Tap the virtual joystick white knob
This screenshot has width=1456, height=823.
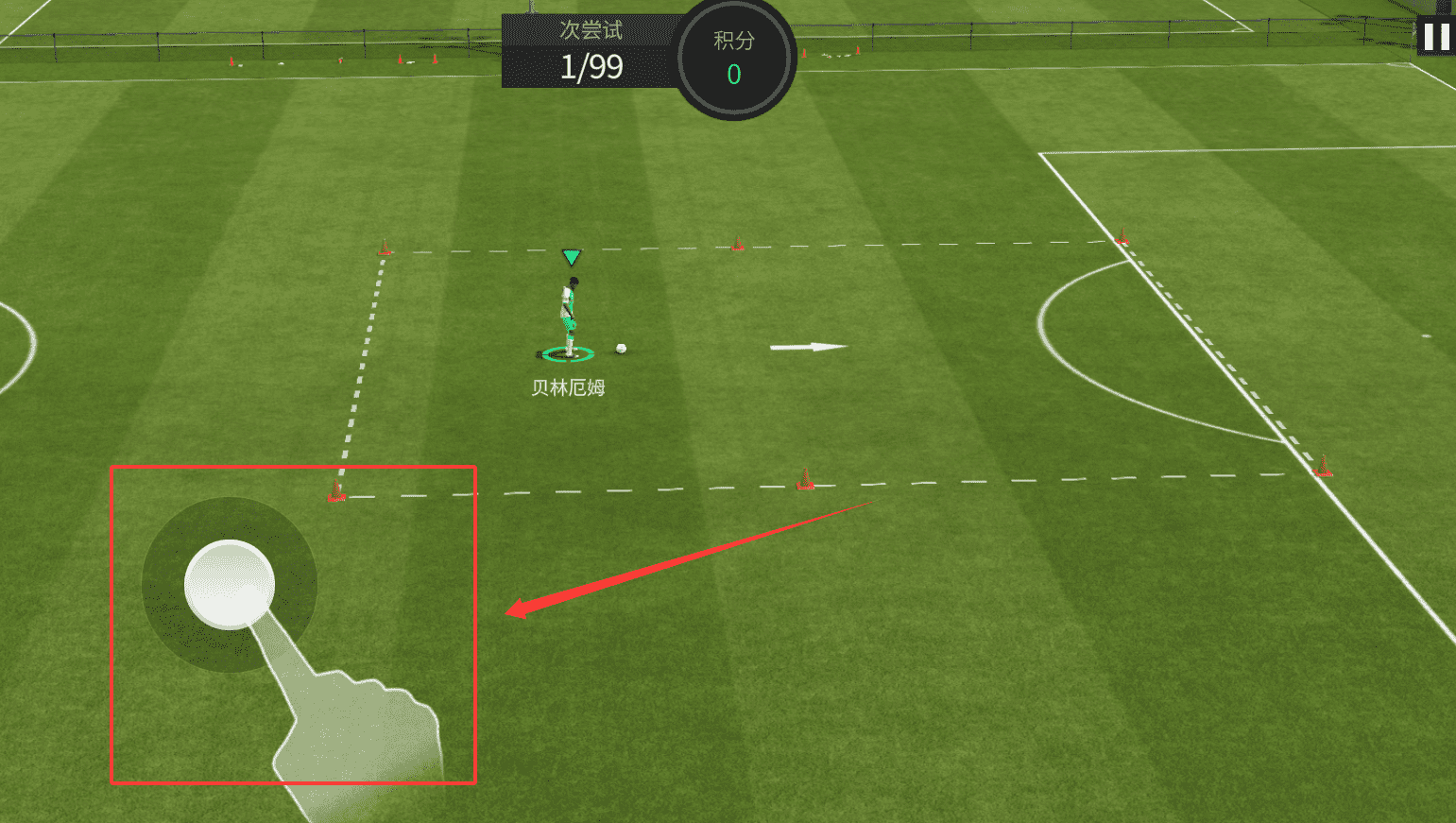(x=230, y=584)
